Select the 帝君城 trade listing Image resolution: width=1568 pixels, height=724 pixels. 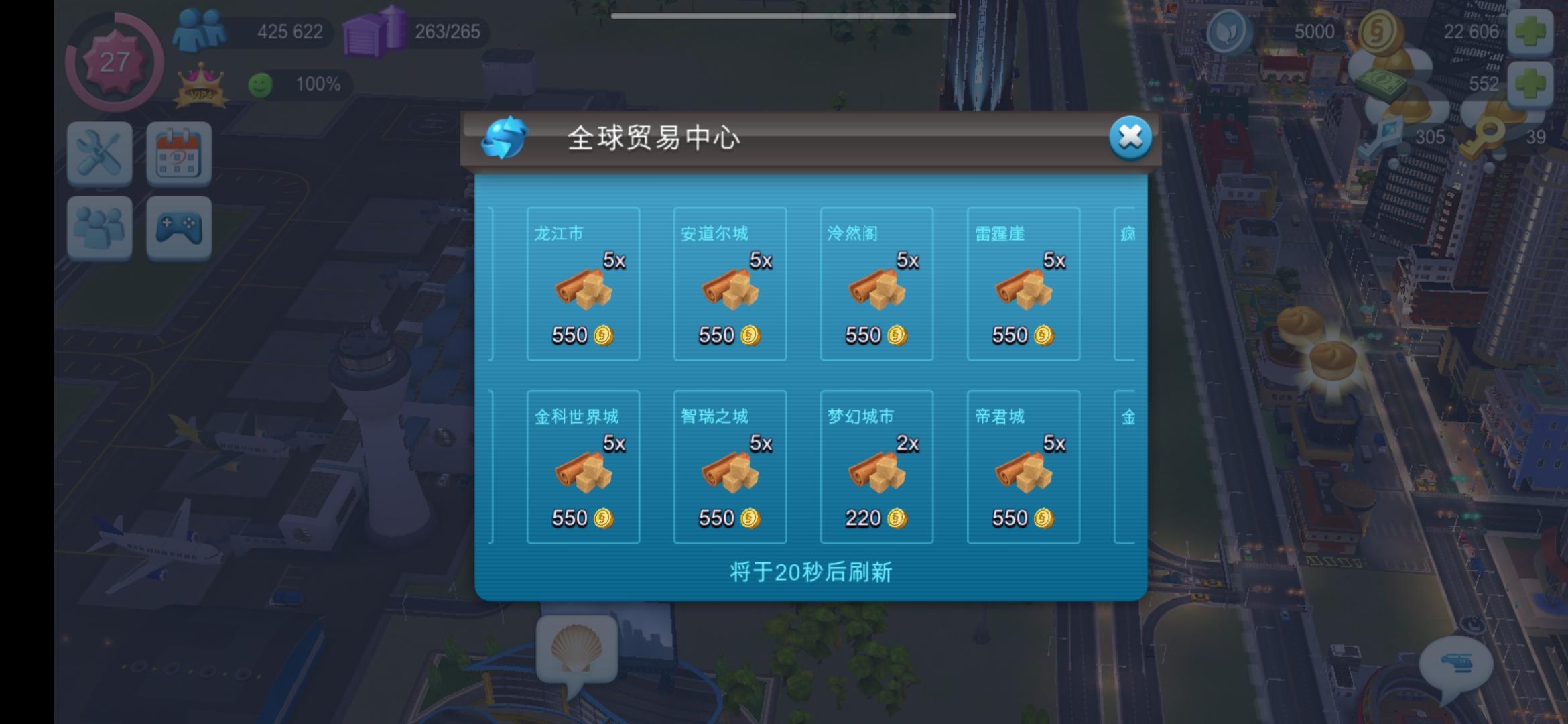[1023, 466]
